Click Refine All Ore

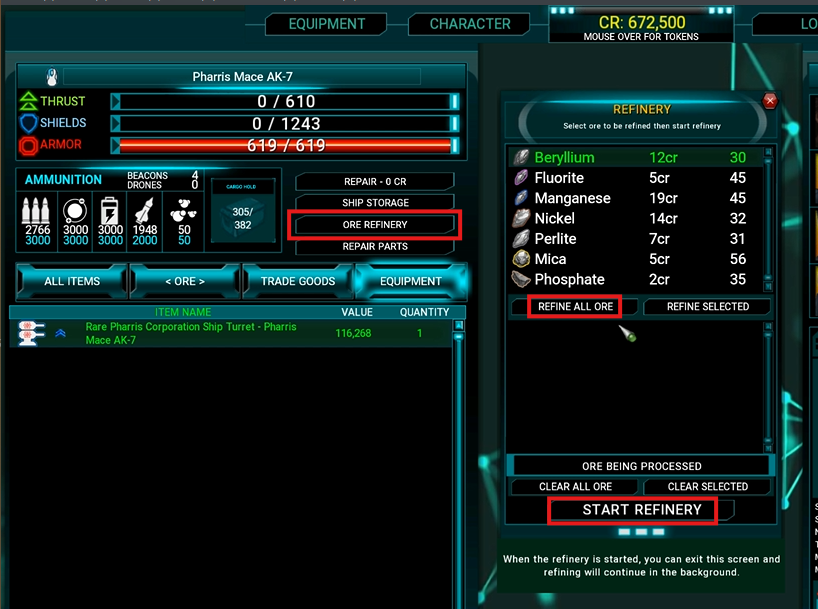point(575,307)
